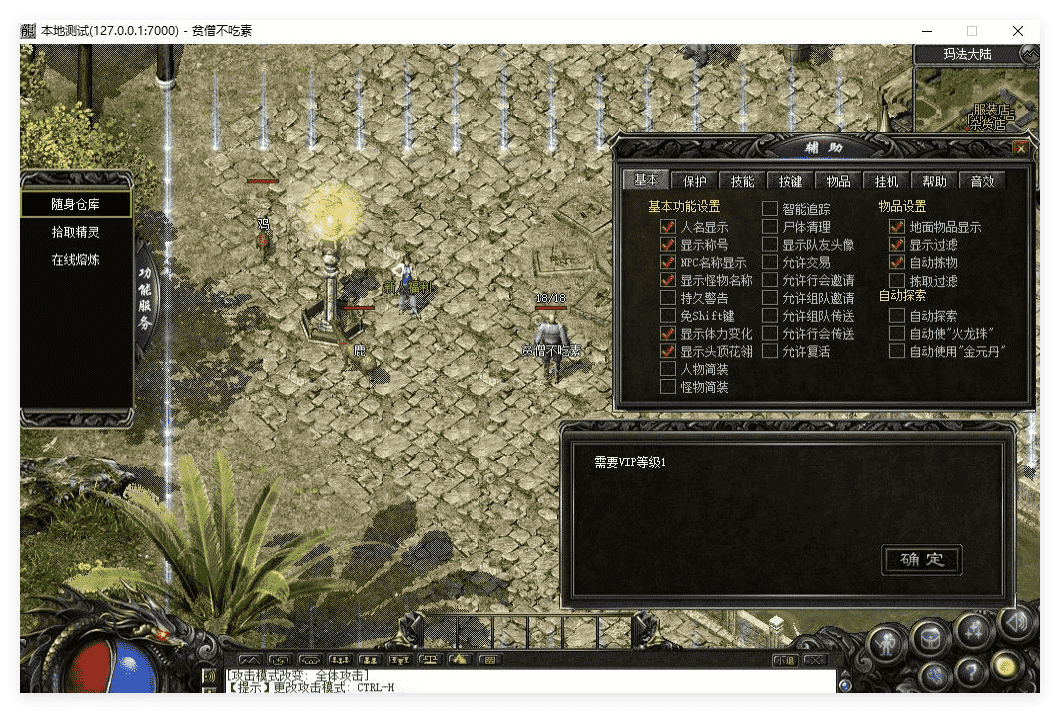Enable the 自动探索 checkbox
Image resolution: width=1060 pixels, height=713 pixels.
click(x=897, y=315)
